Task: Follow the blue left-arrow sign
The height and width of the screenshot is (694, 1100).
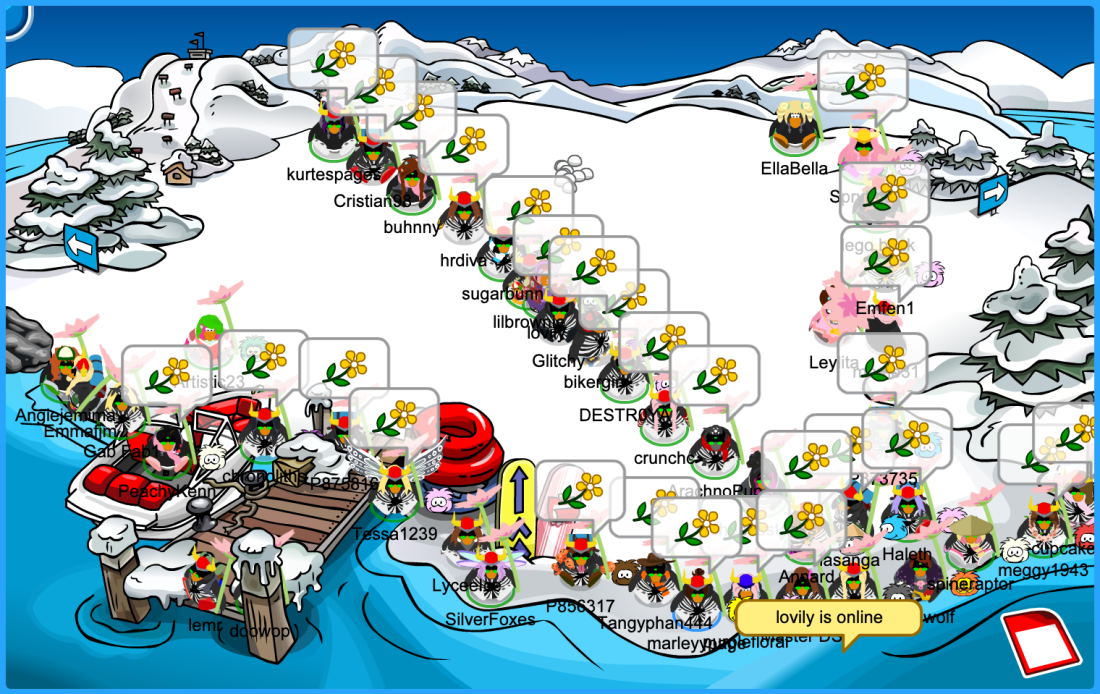Action: (x=81, y=246)
